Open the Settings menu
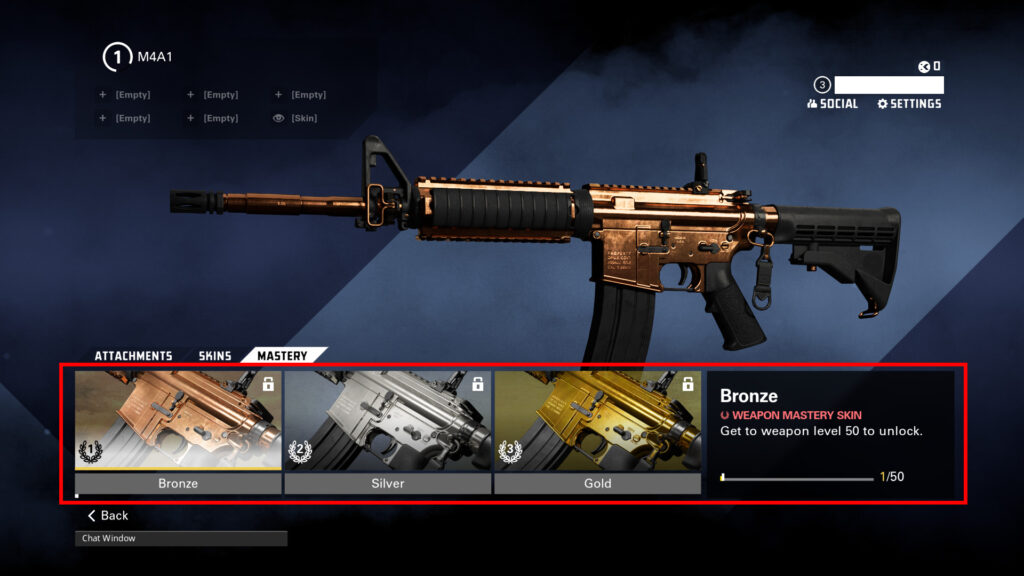 pyautogui.click(x=909, y=104)
